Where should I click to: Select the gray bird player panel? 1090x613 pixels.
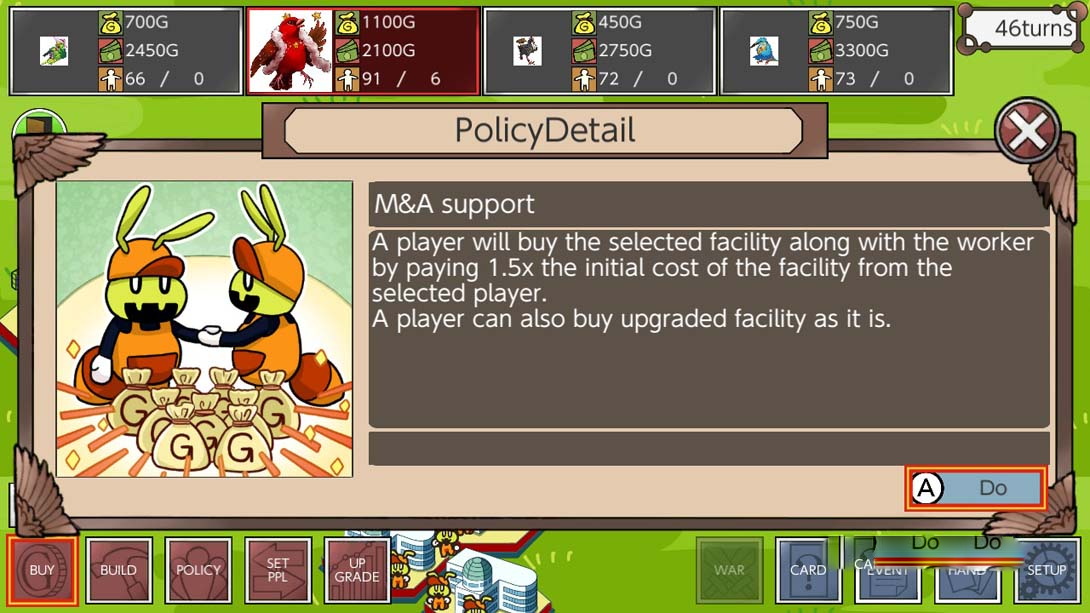pyautogui.click(x=599, y=51)
